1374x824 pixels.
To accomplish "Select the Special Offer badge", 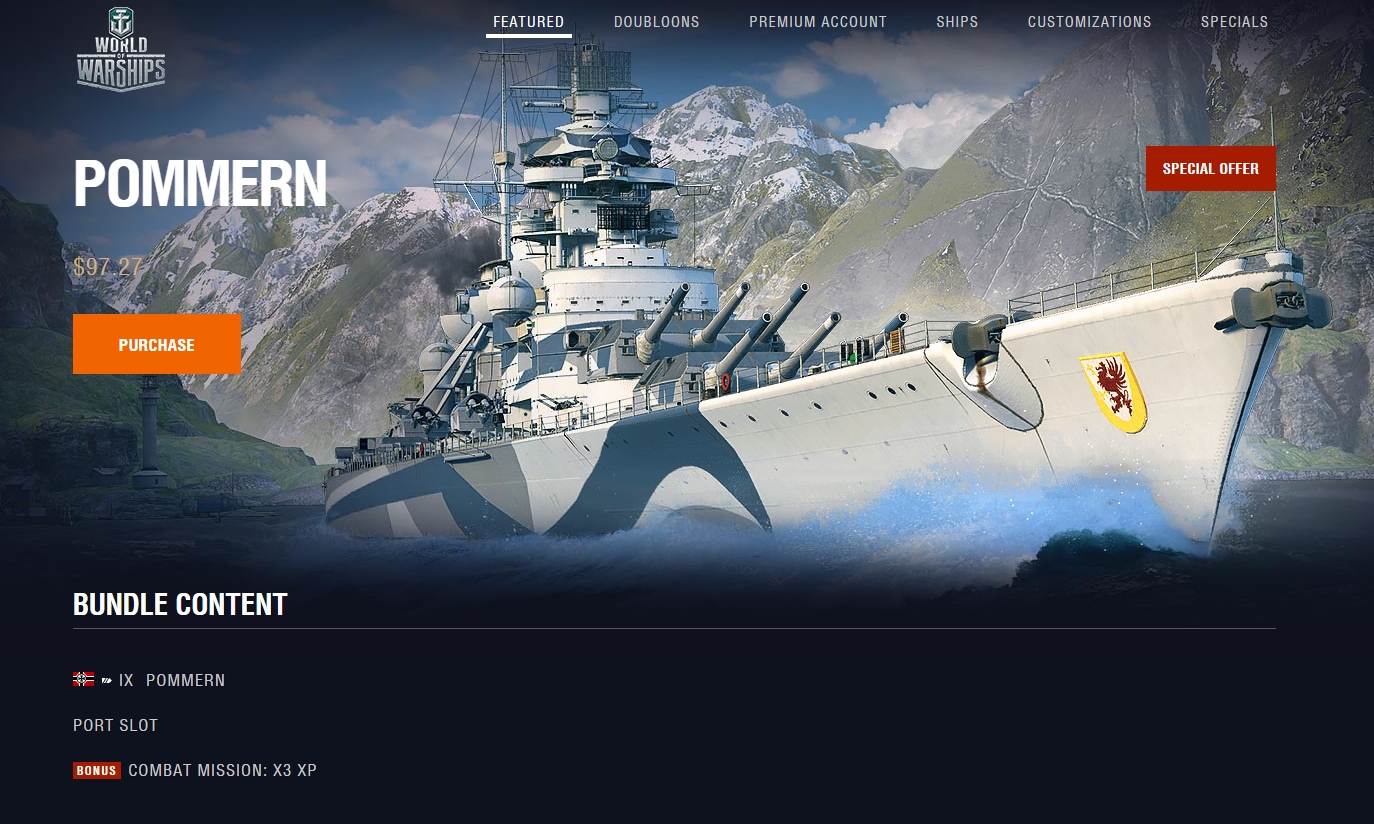I will pos(1210,168).
